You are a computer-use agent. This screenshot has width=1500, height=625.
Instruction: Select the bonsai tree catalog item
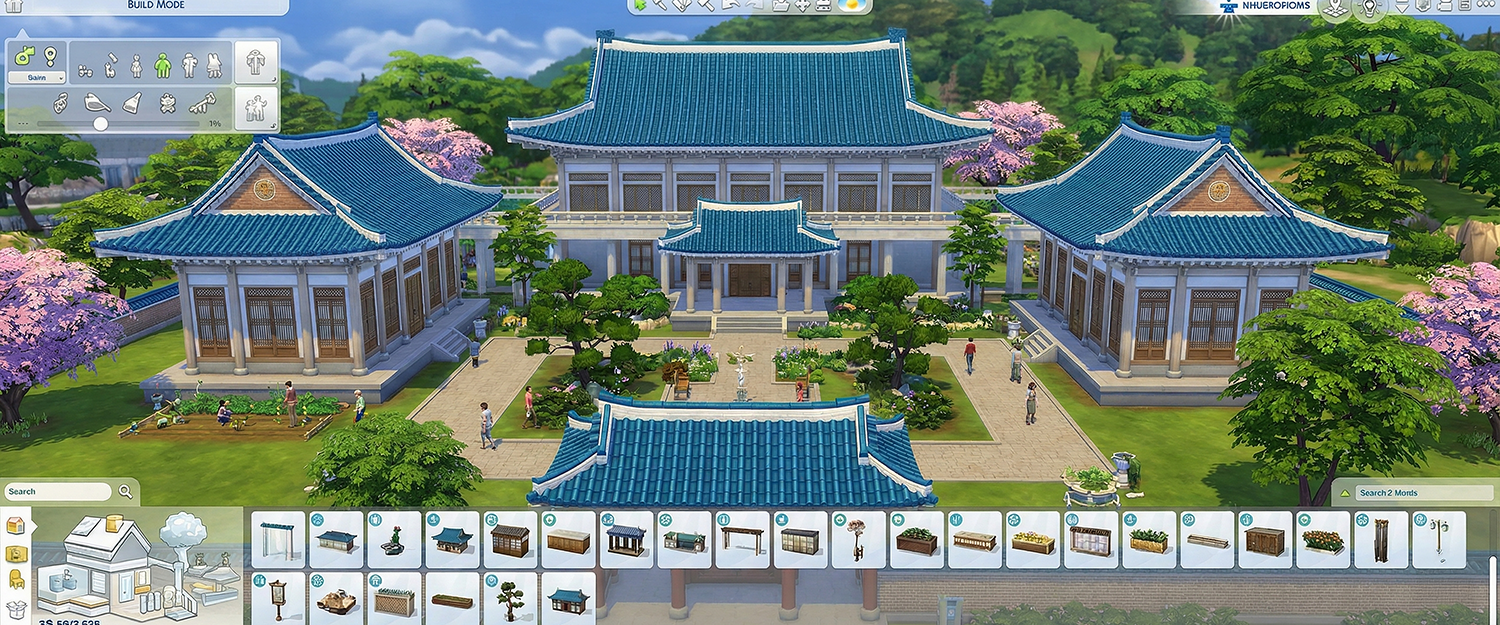pyautogui.click(x=510, y=597)
